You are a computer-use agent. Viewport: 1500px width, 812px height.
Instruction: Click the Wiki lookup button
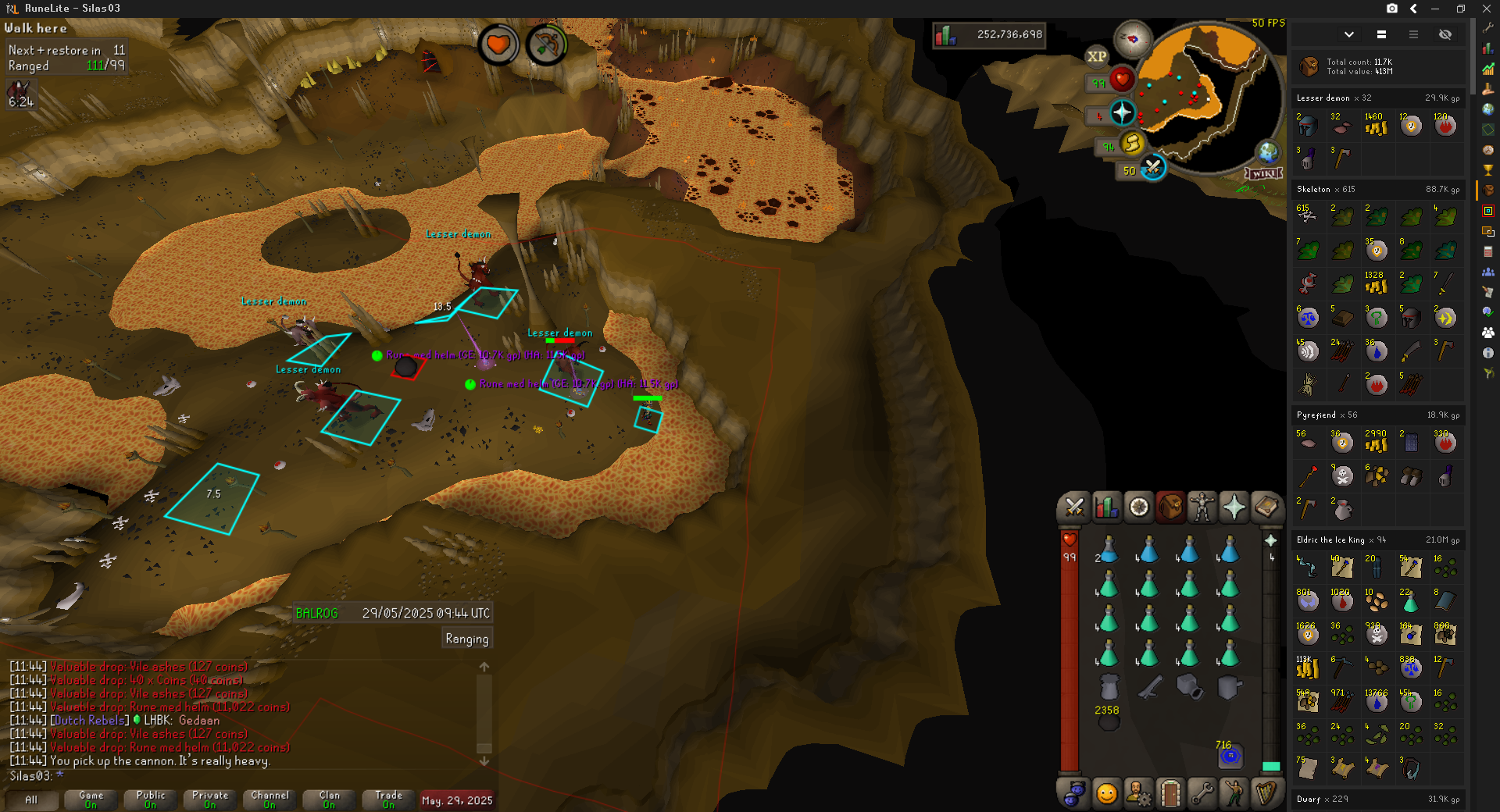pos(1263,173)
